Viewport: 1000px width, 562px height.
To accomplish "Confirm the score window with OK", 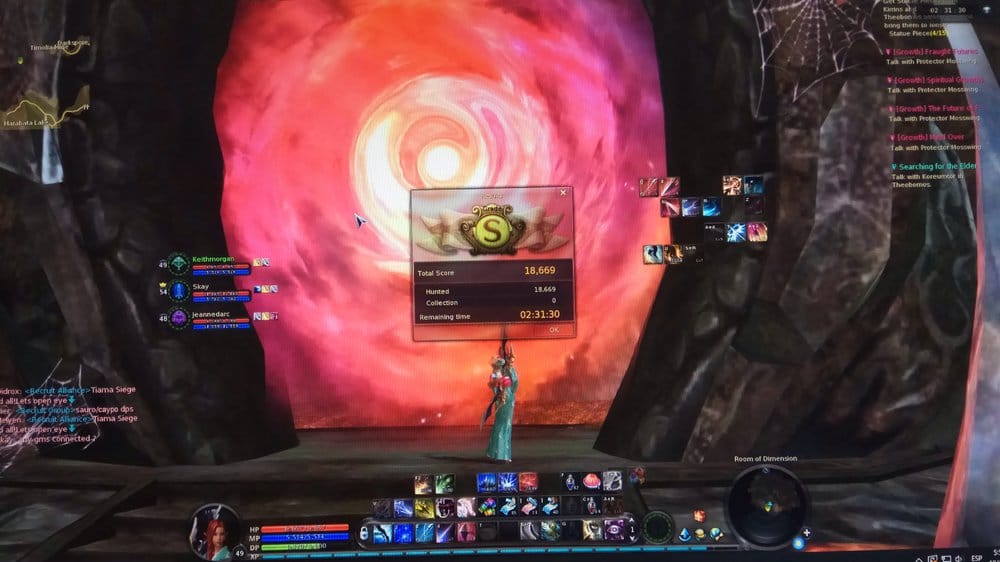I will (553, 330).
